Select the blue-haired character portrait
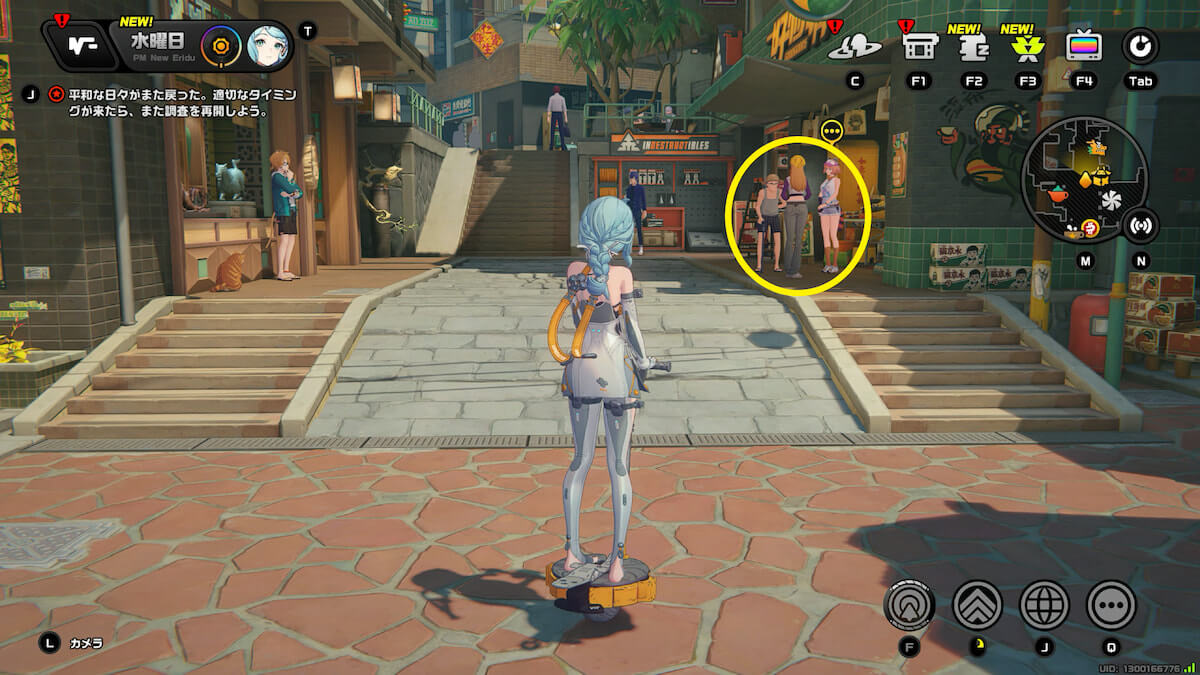This screenshot has width=1200, height=675. (x=267, y=45)
